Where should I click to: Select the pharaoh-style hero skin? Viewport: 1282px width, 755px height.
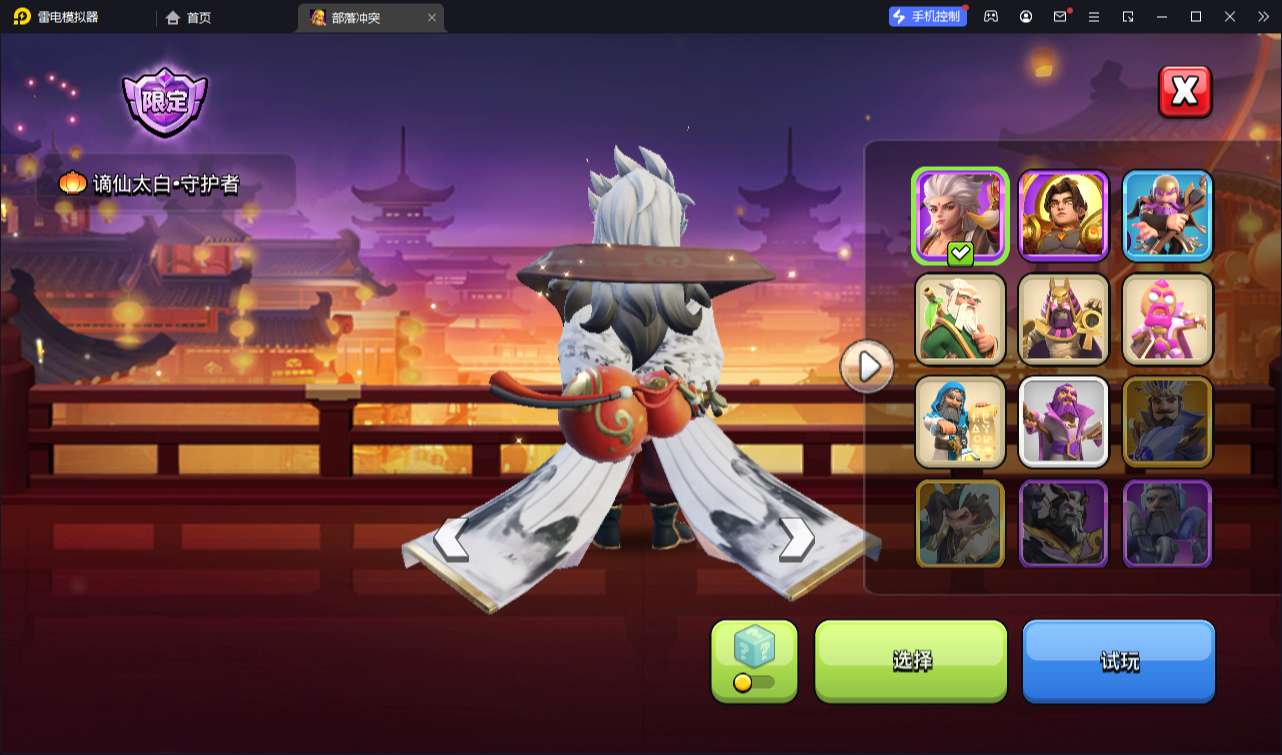tap(1063, 319)
